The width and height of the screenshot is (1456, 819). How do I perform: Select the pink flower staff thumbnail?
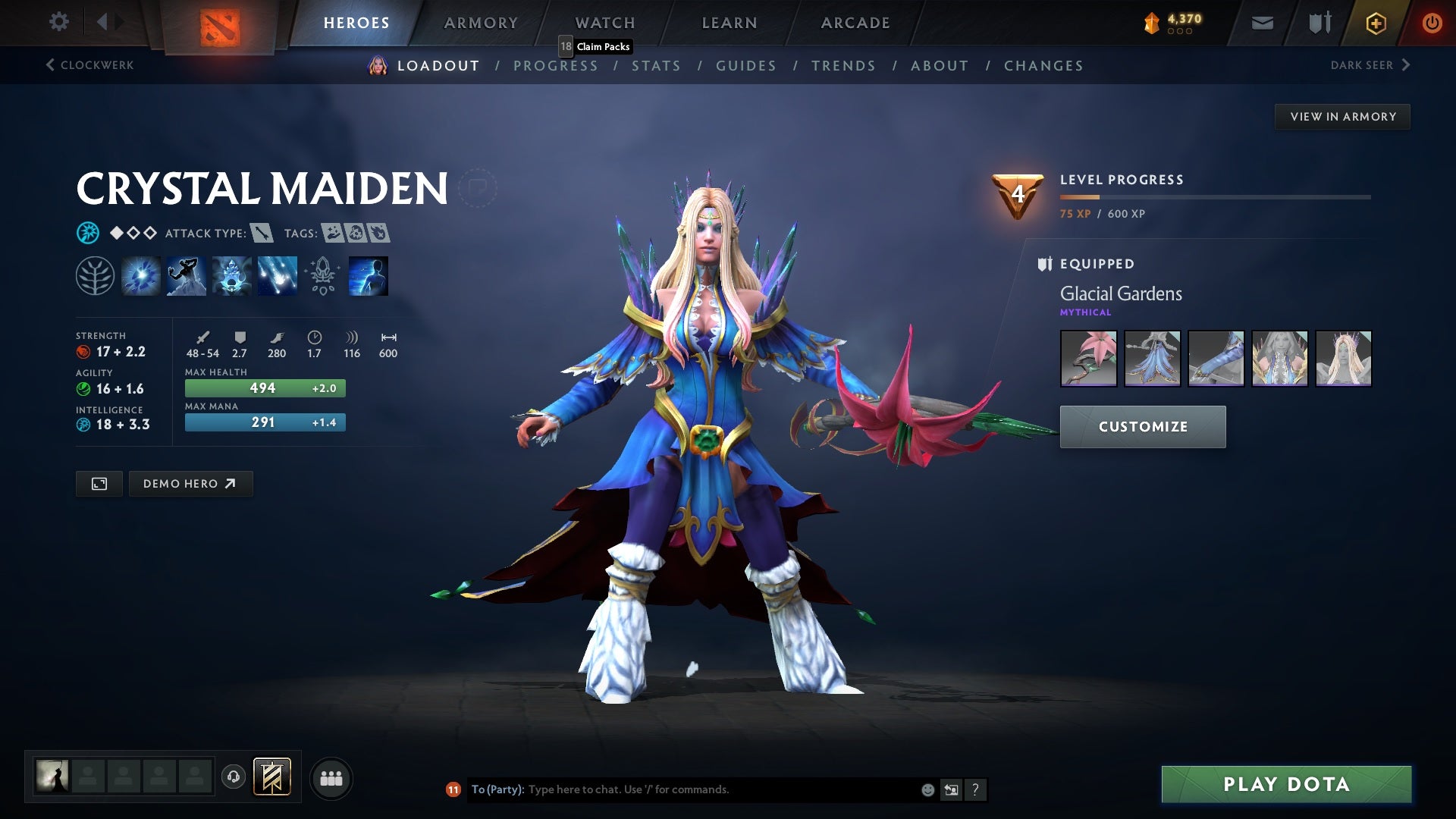[1088, 359]
